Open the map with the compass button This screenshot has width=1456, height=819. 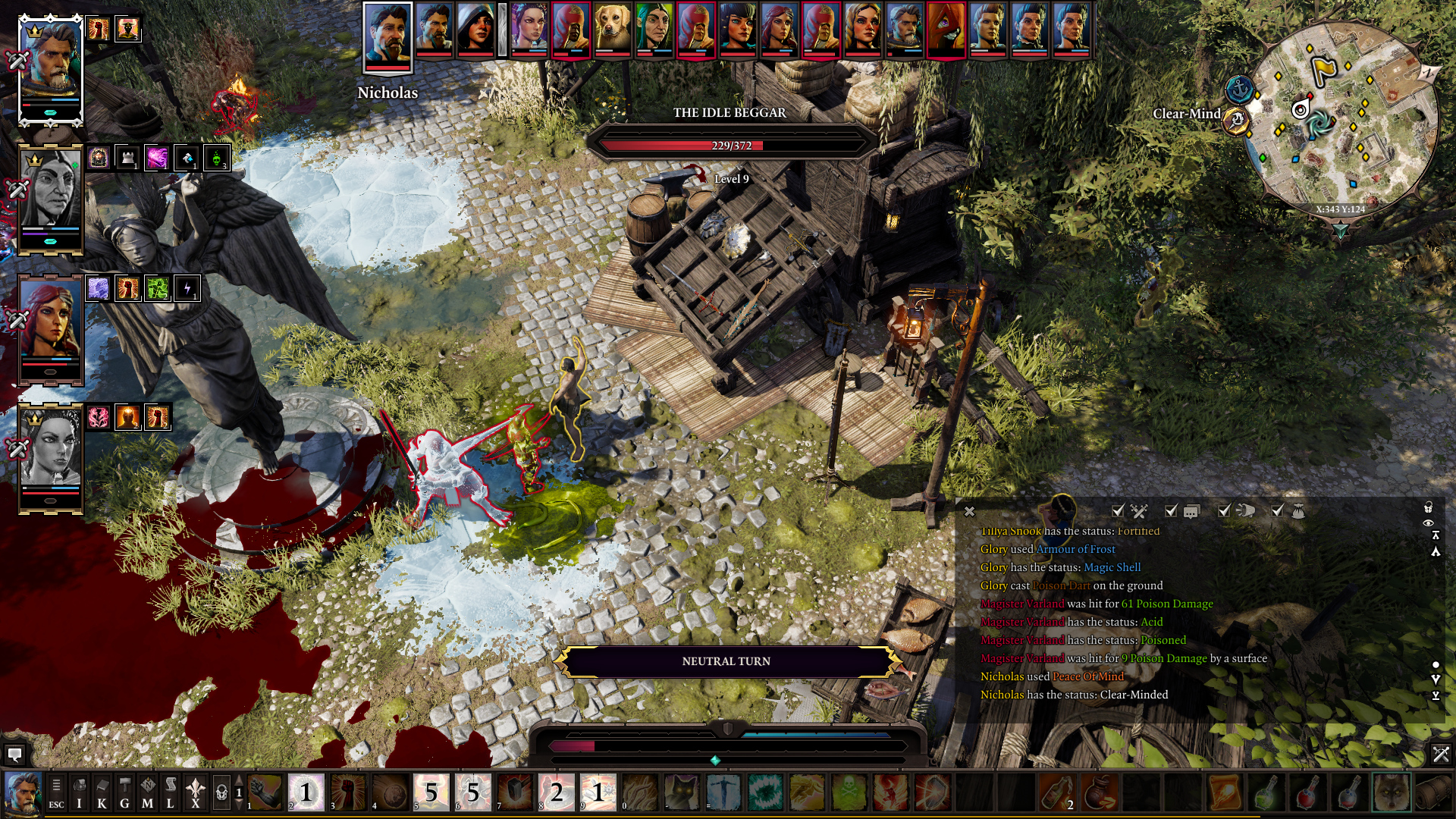[148, 793]
